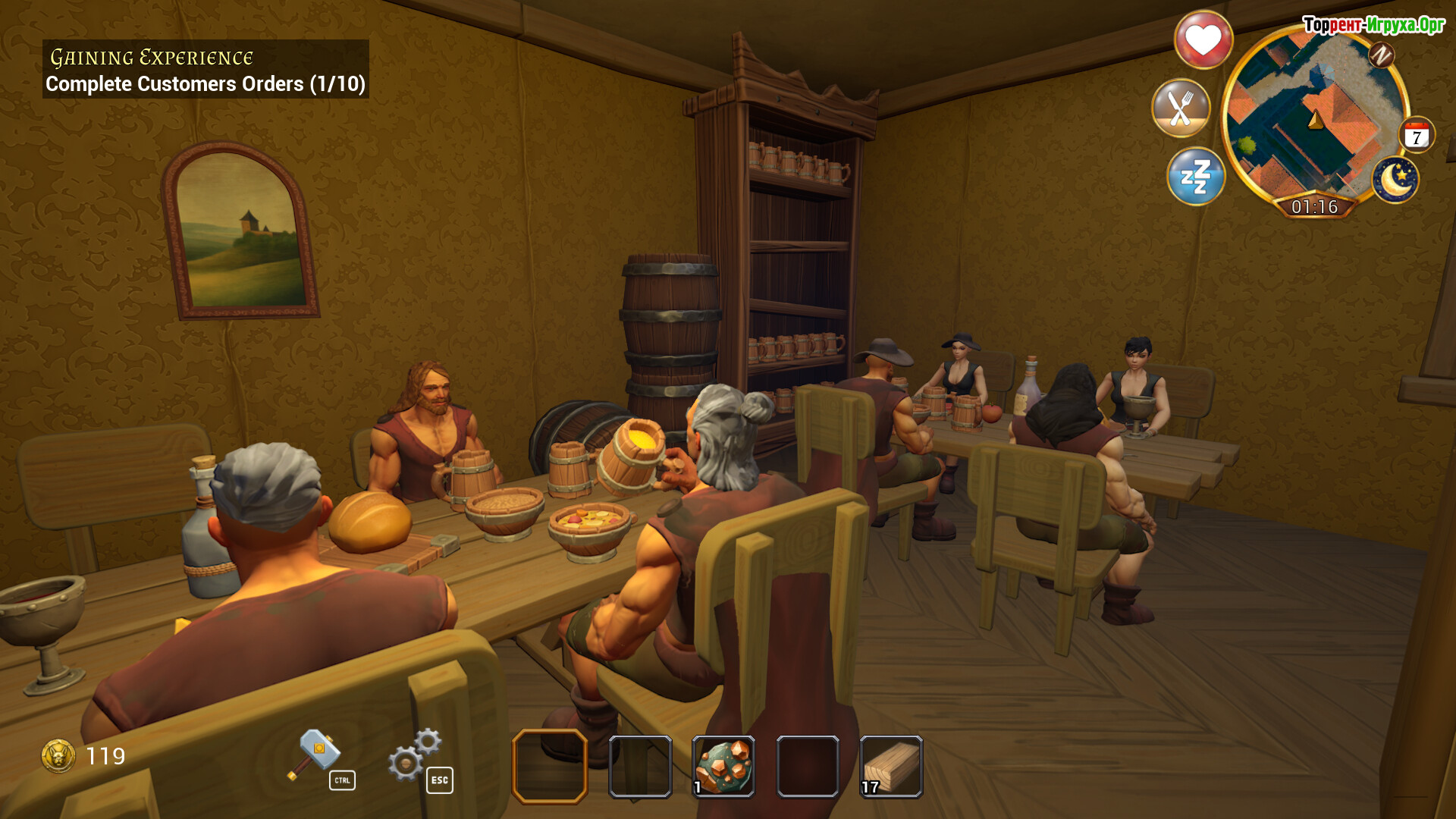Viewport: 1456px width, 819px height.
Task: Click the crescent moon night icon
Action: [x=1395, y=180]
